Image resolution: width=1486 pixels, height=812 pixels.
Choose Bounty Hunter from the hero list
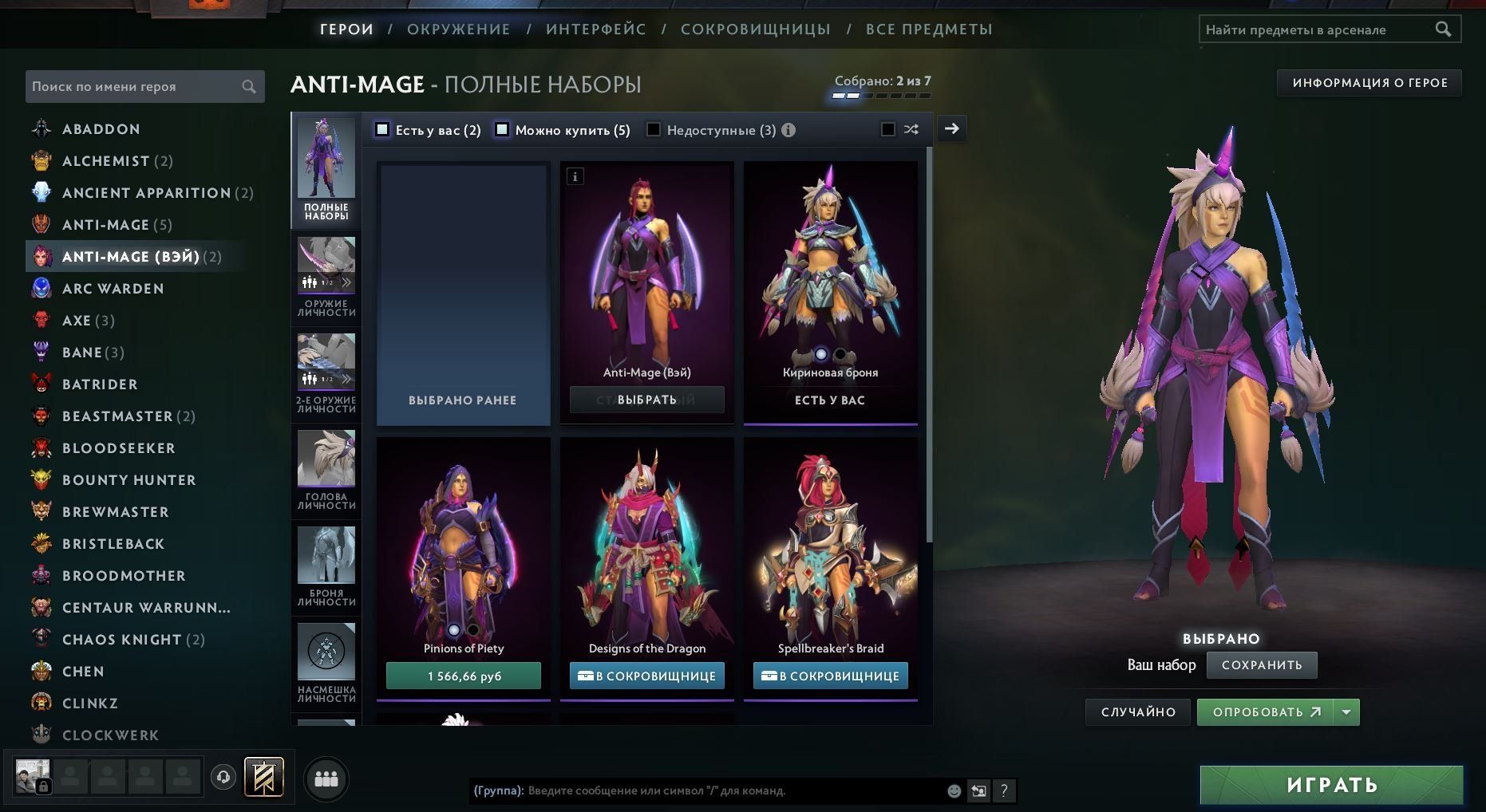click(128, 480)
